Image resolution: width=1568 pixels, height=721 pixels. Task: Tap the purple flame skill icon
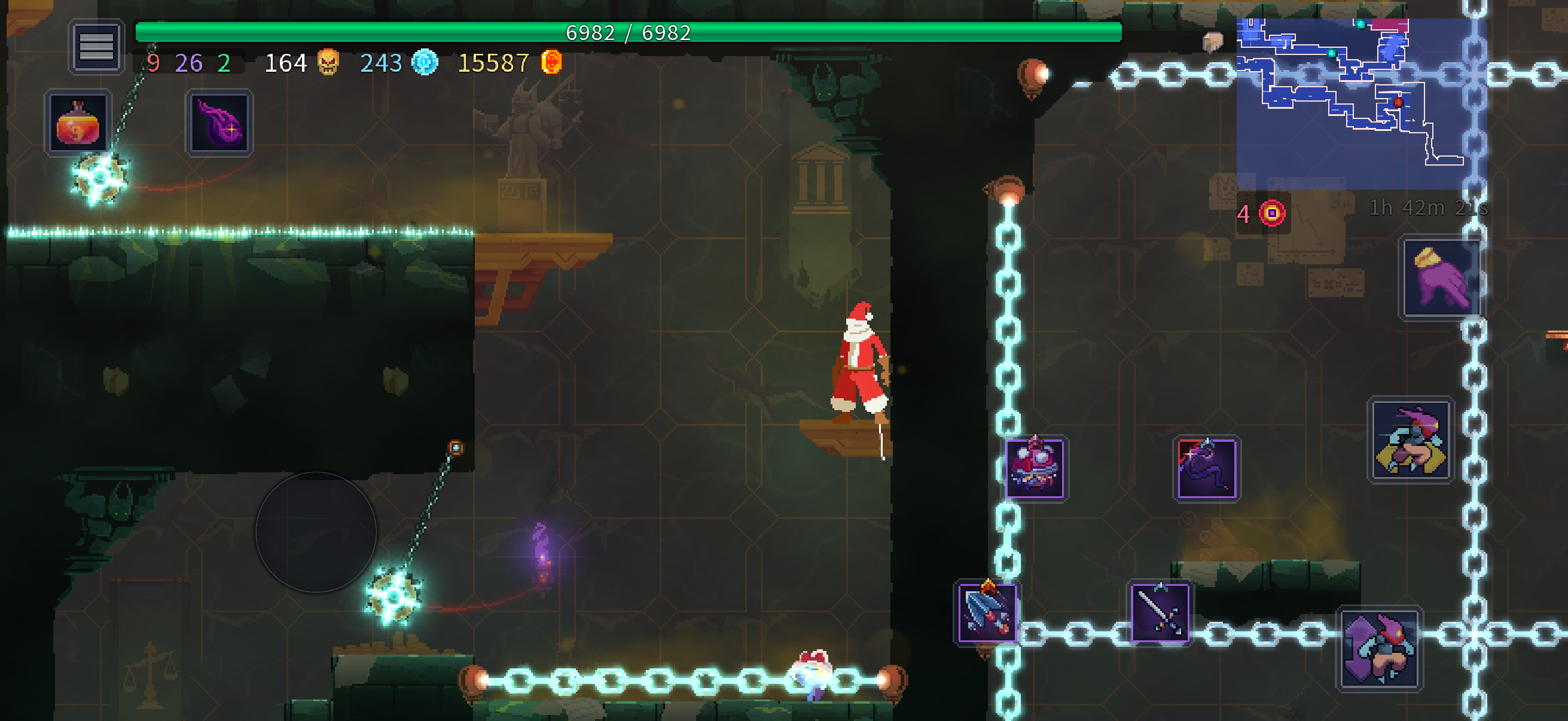pyautogui.click(x=219, y=124)
